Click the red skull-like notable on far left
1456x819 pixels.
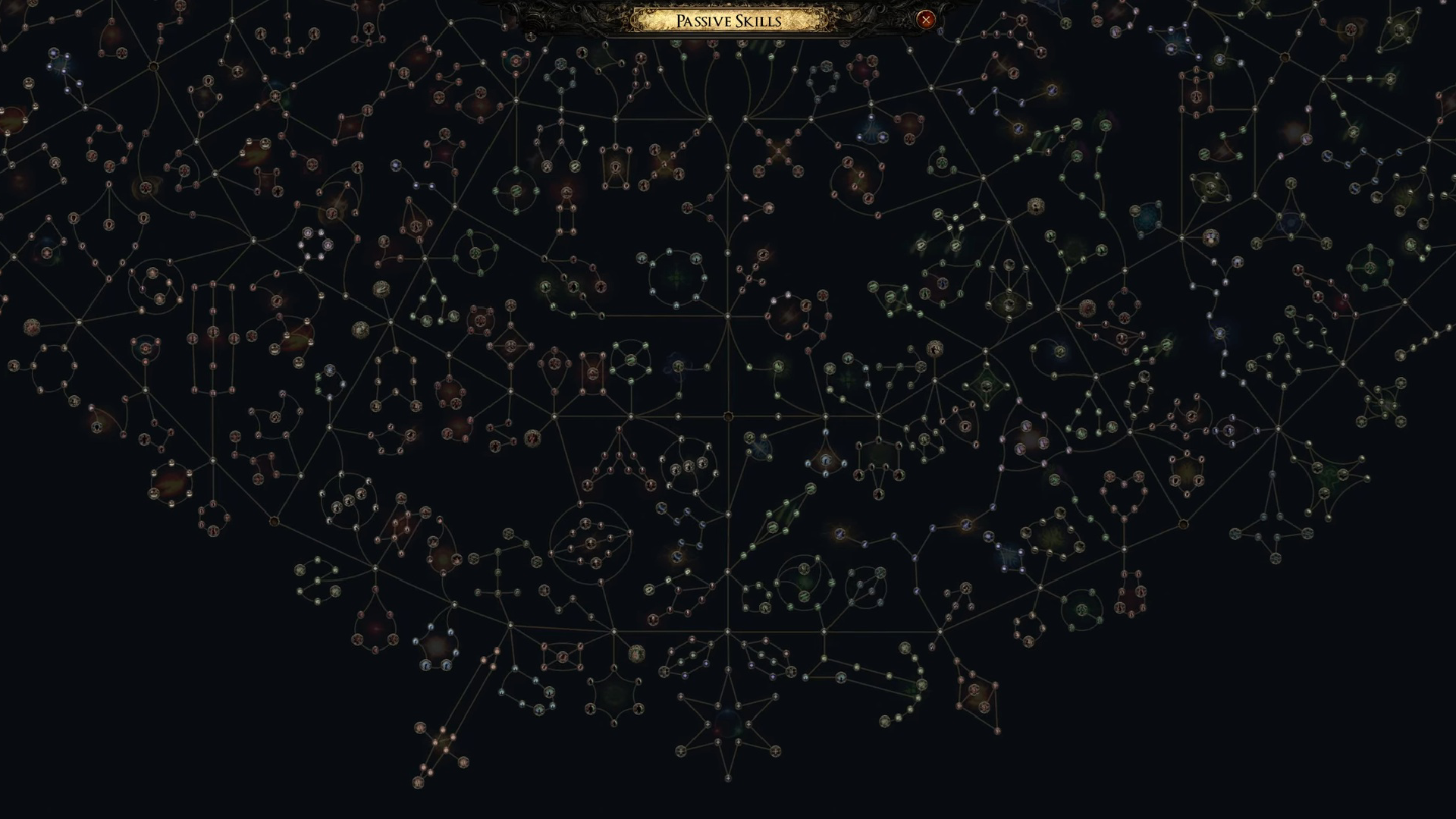pos(32,328)
